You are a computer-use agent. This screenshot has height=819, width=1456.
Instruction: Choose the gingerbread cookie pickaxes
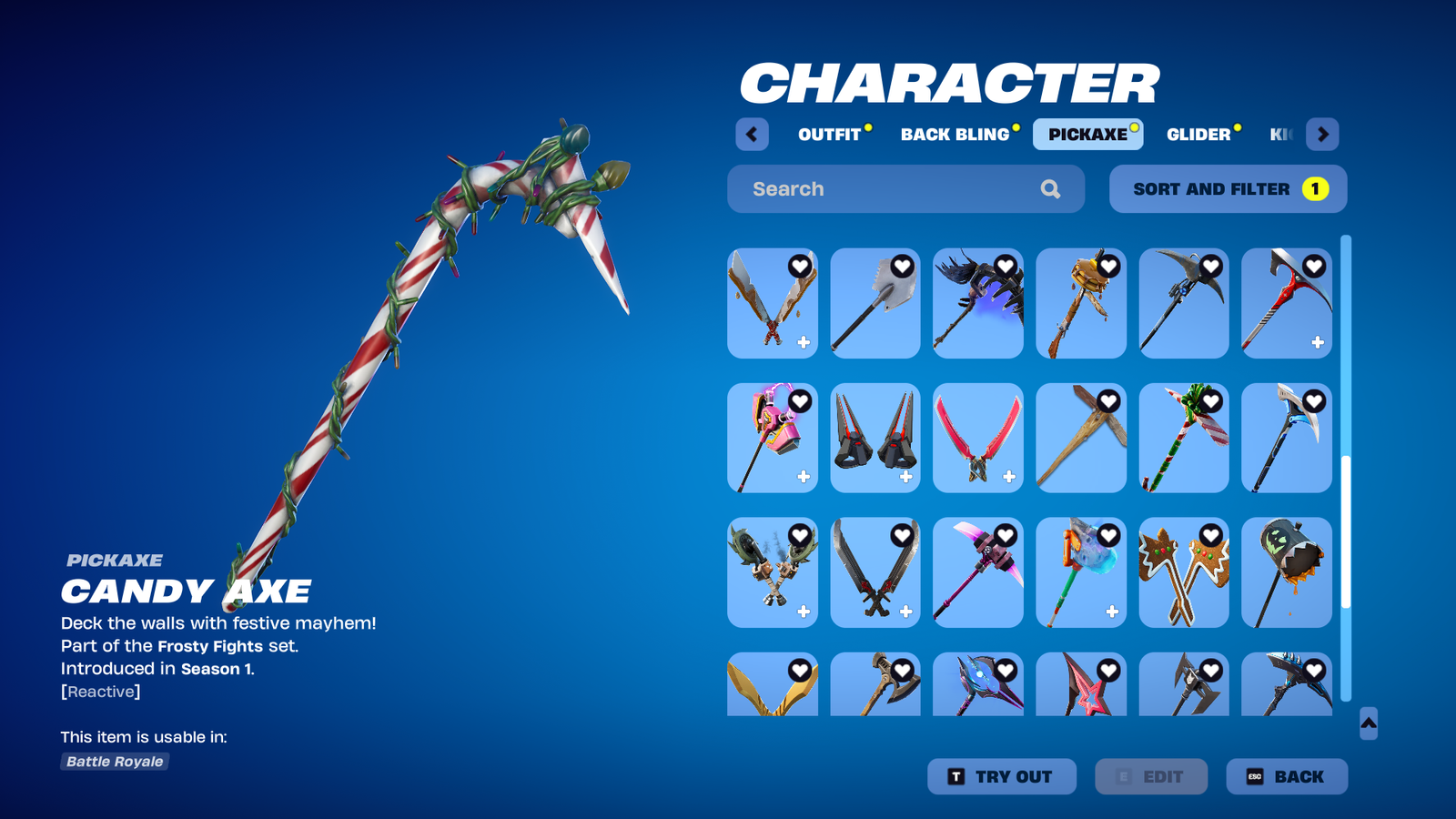point(1183,573)
